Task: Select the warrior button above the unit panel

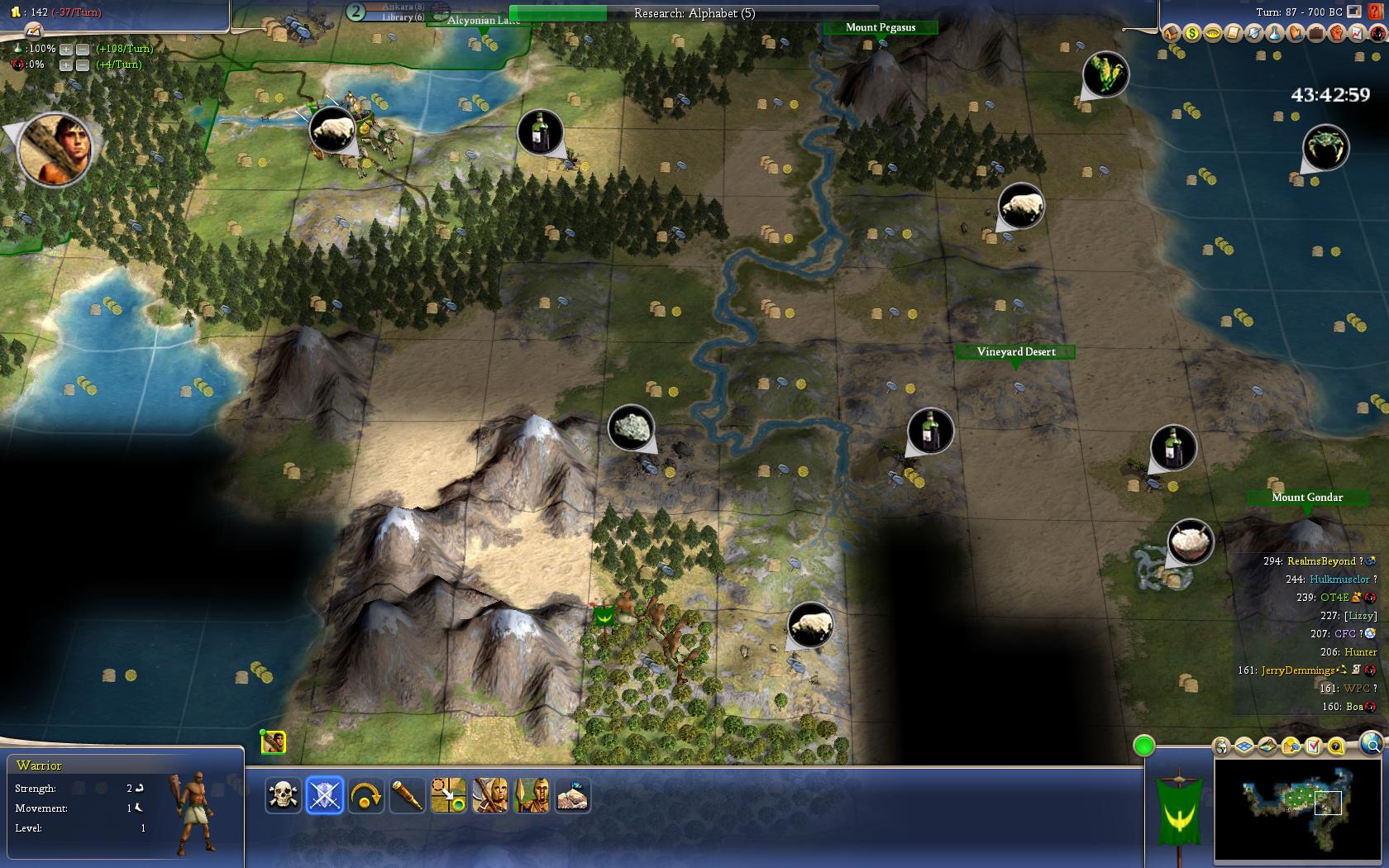Action: point(274,742)
